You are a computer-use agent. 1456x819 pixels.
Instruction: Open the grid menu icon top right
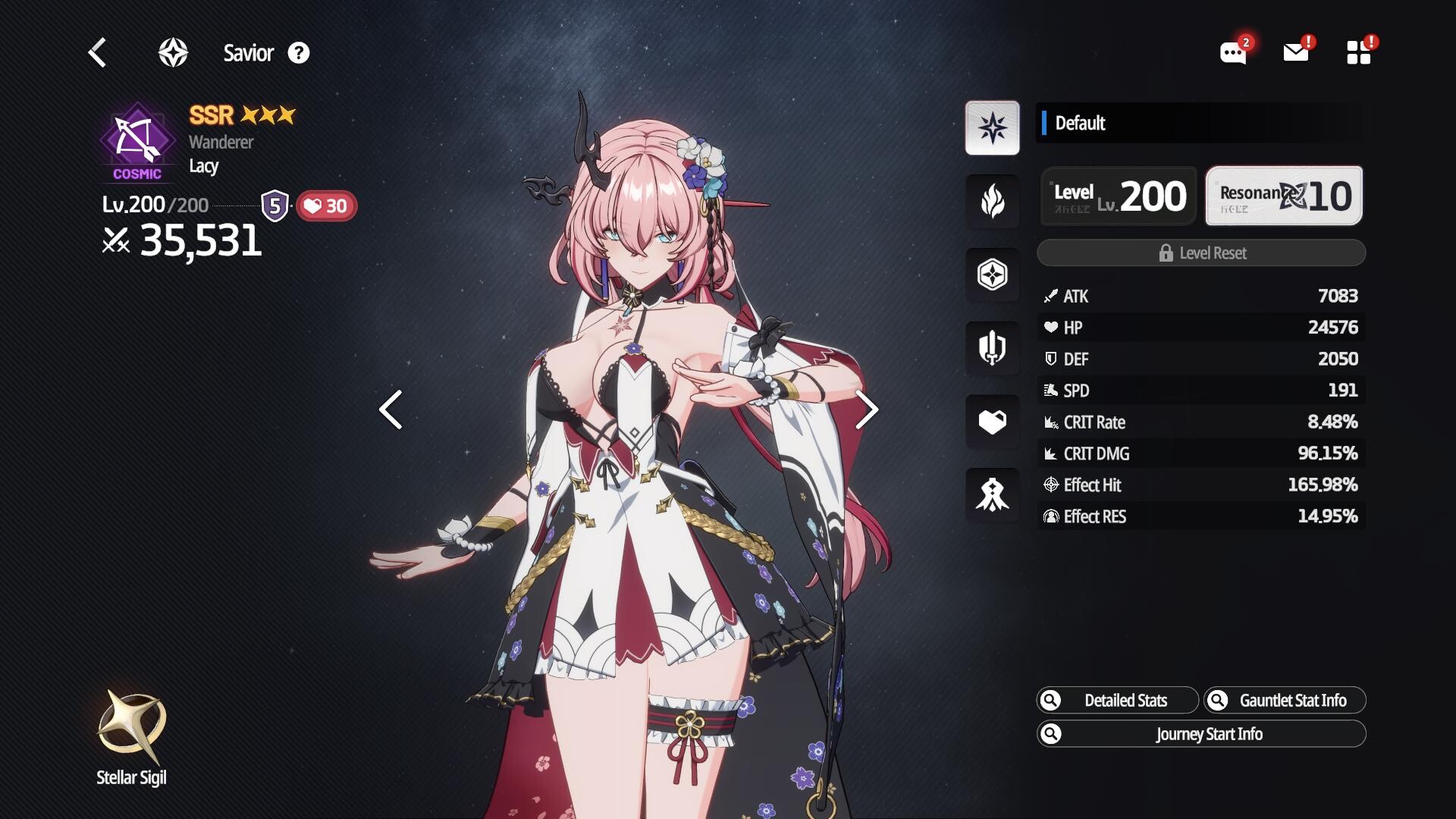(x=1359, y=52)
